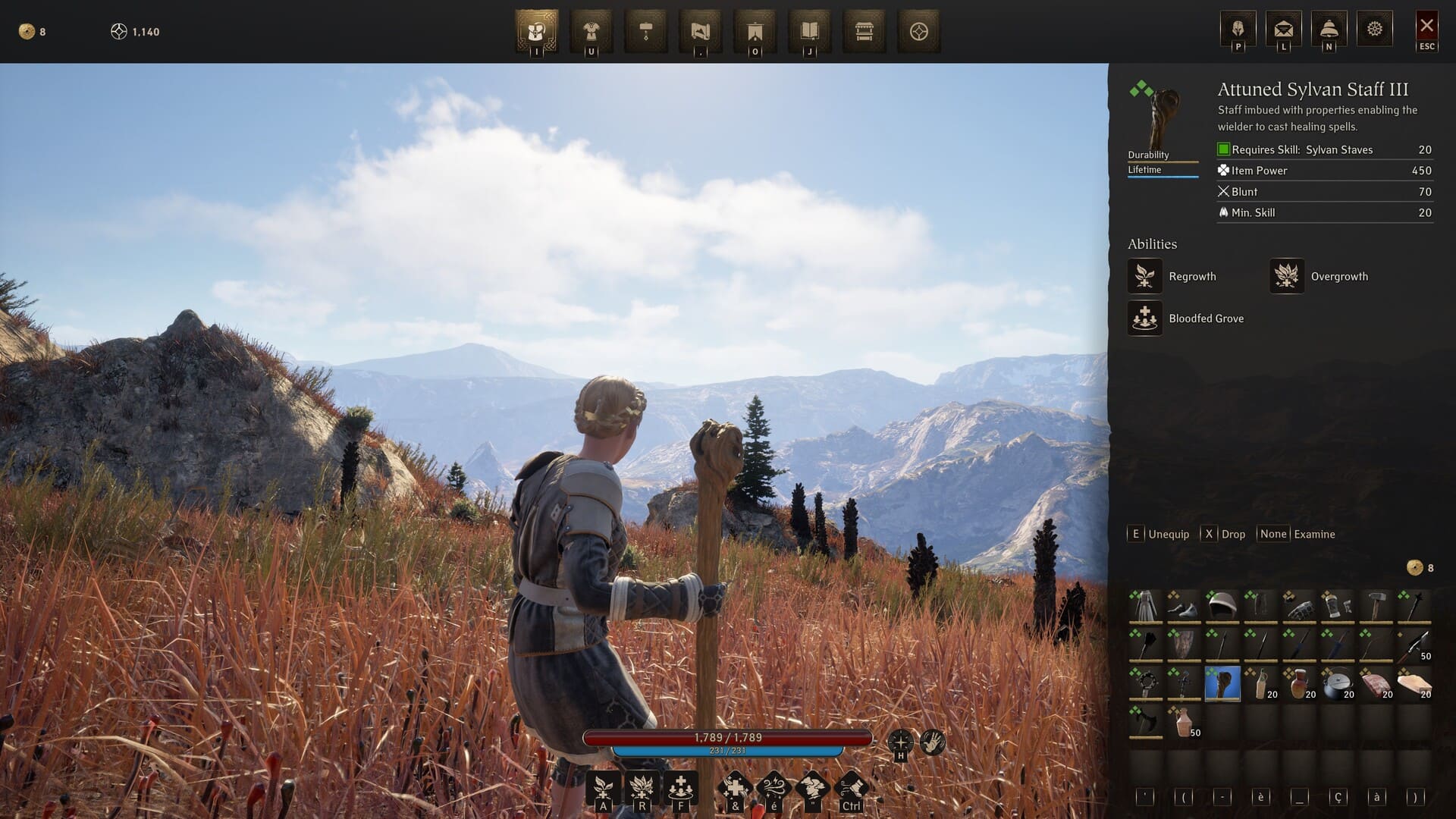This screenshot has width=1456, height=819.
Task: Open the world map tab
Action: 701,31
